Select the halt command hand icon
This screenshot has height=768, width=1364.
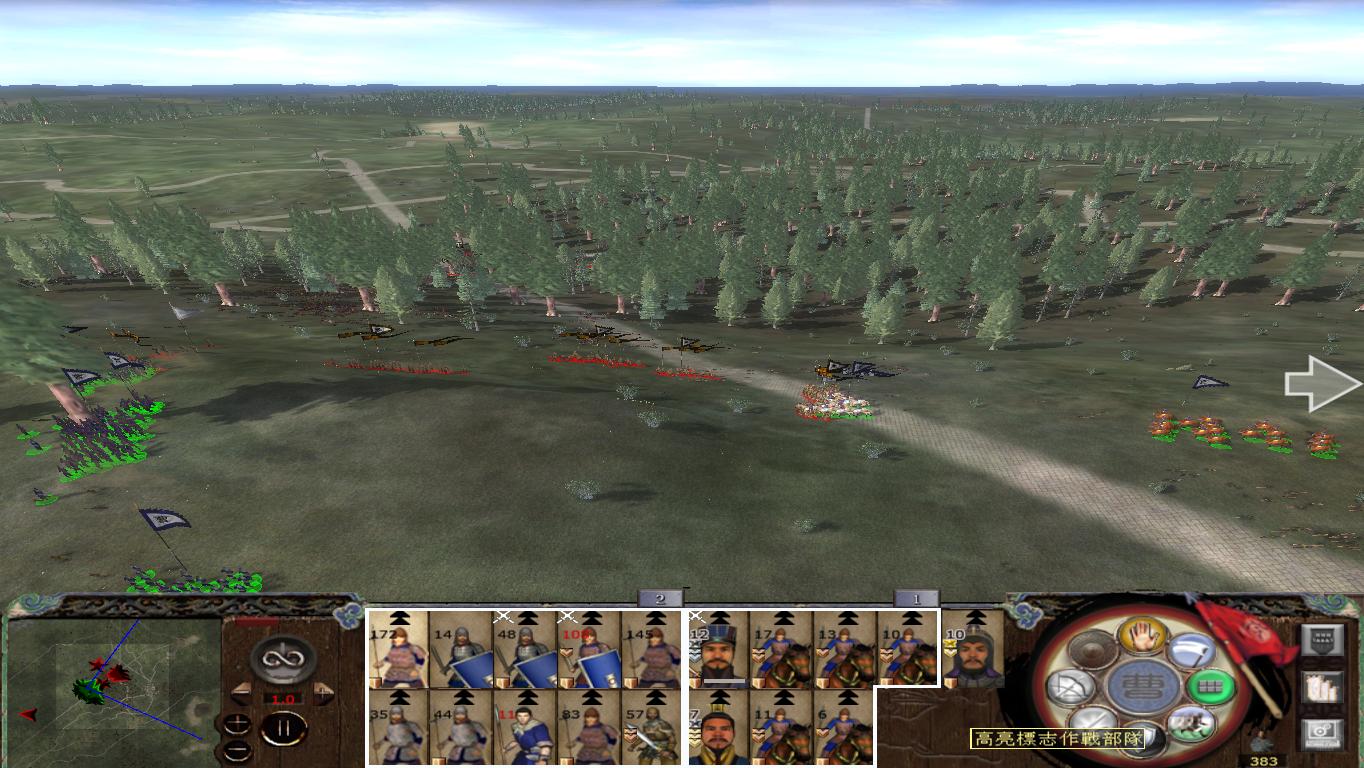tap(1142, 637)
